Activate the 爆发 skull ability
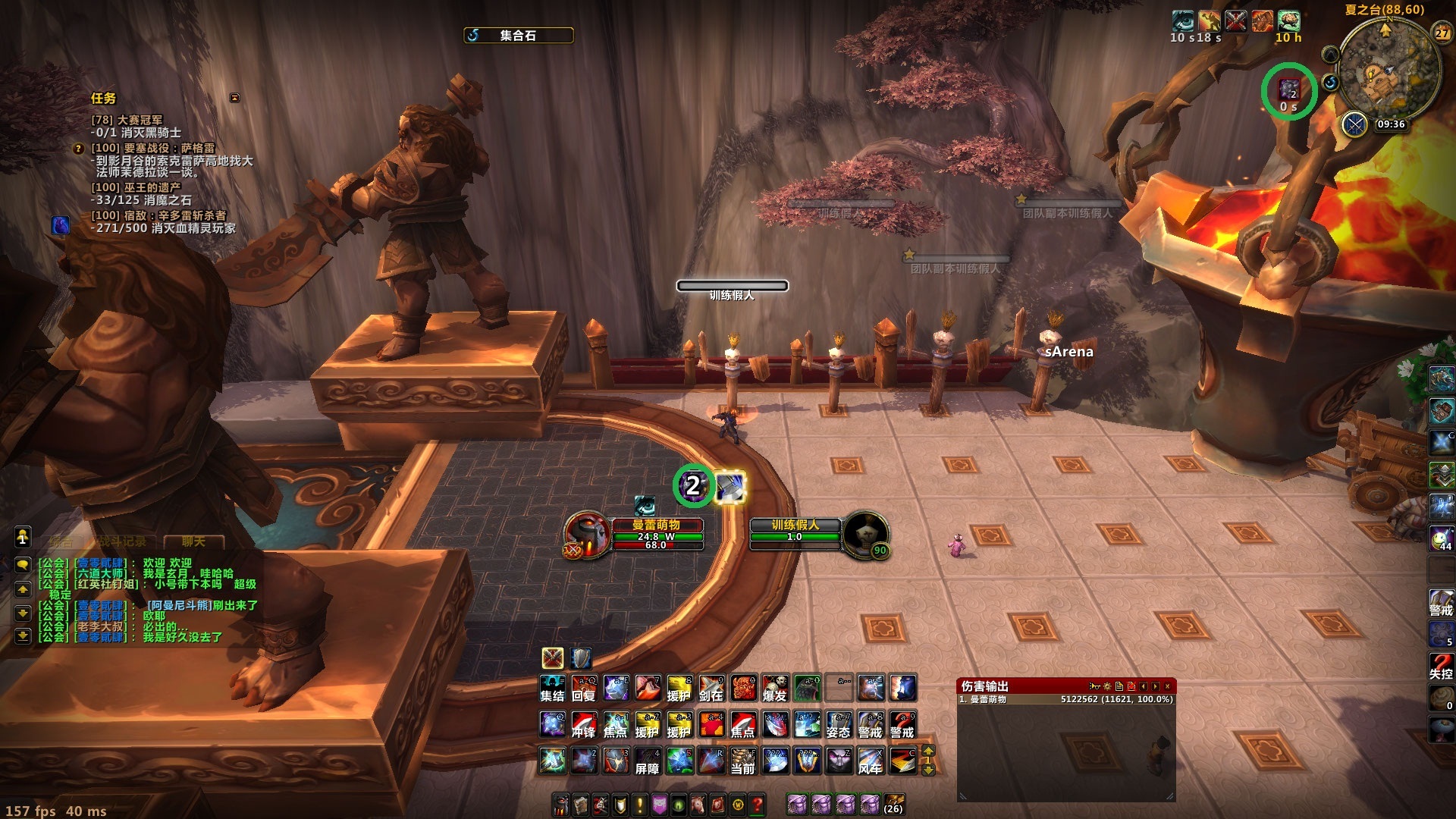This screenshot has width=1456, height=819. point(775,689)
